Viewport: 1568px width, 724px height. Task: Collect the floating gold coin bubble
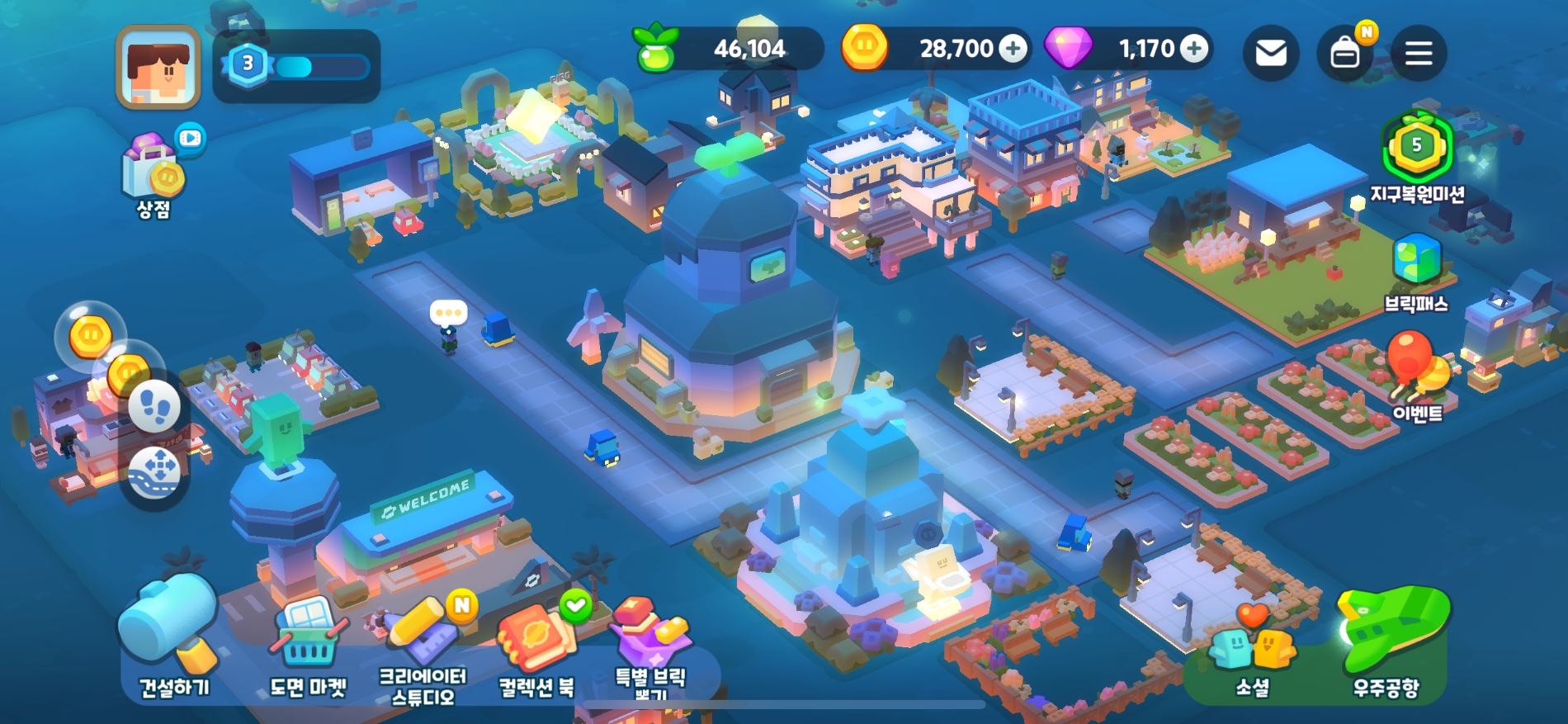click(x=90, y=335)
